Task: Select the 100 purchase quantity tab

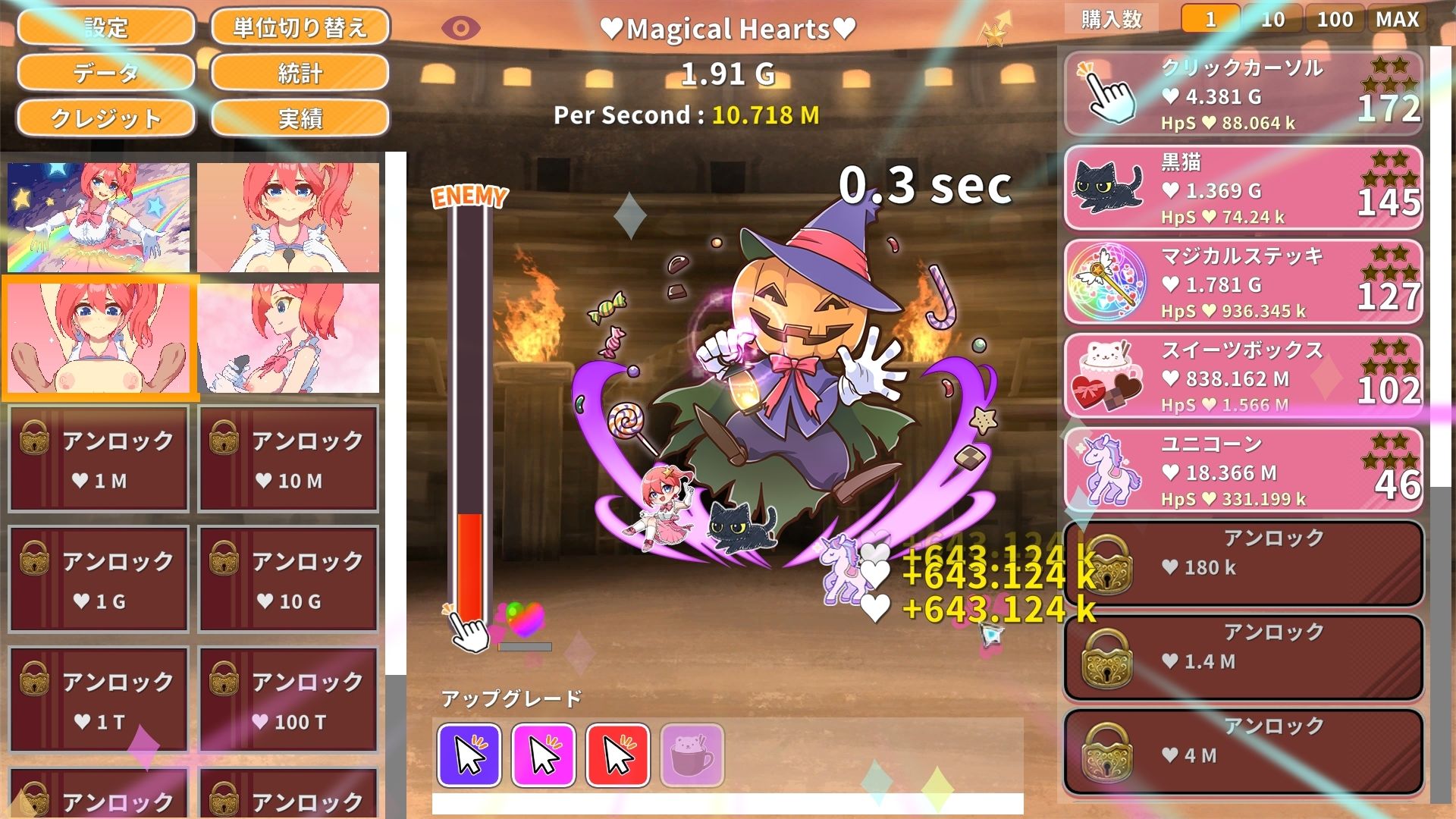Action: pos(1335,19)
